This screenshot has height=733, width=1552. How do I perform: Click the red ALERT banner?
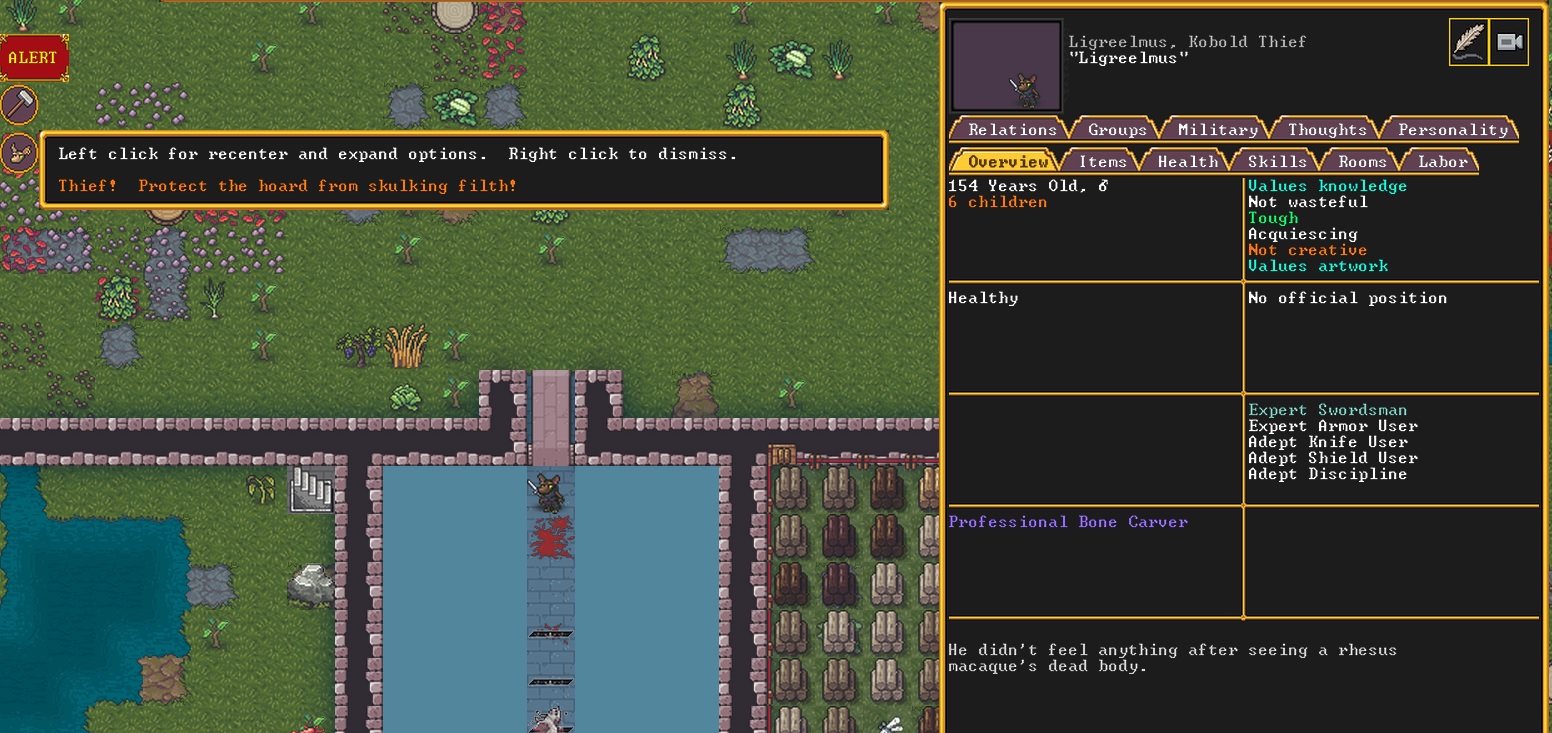tap(33, 57)
